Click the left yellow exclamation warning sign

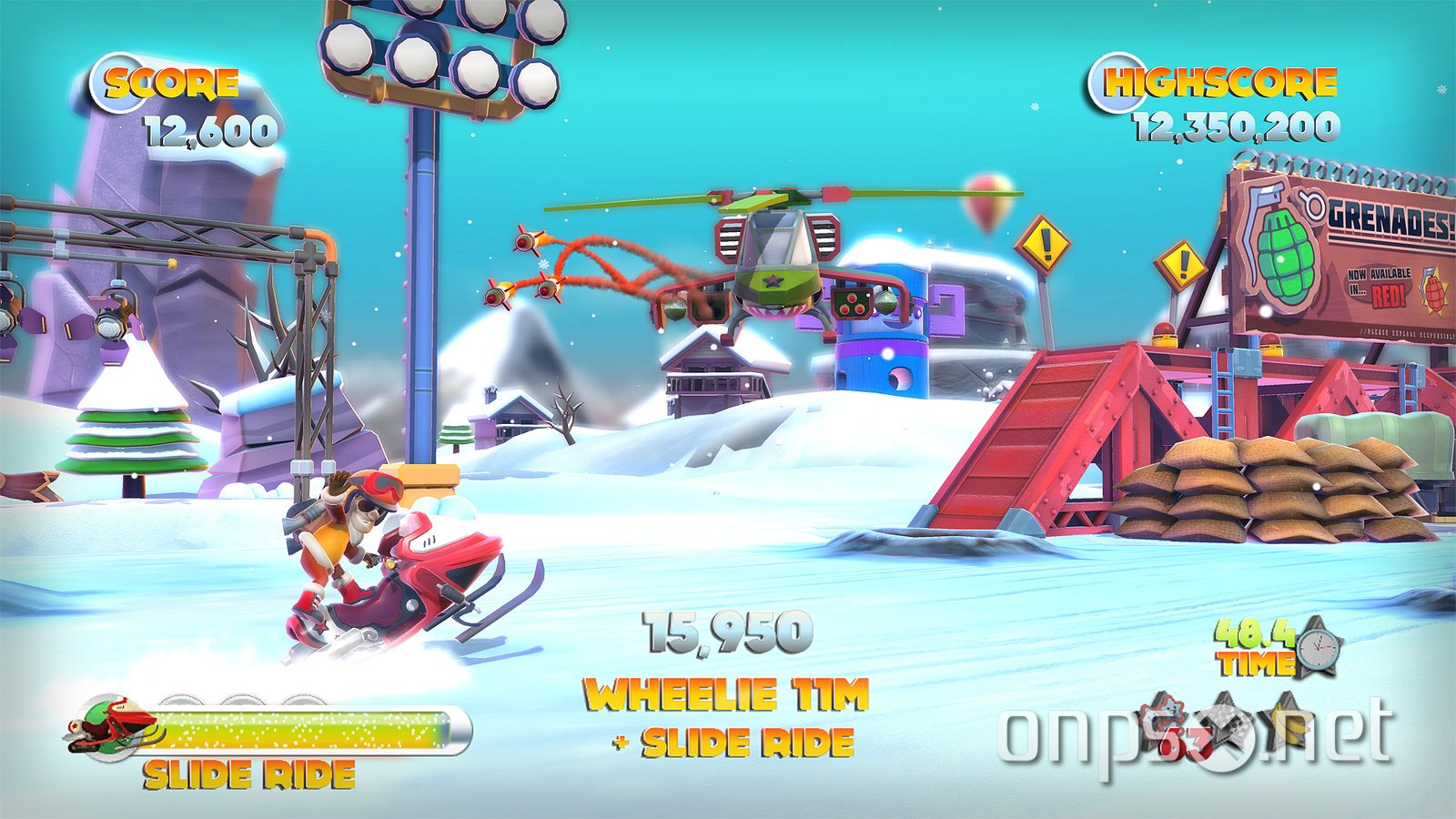(x=1045, y=244)
